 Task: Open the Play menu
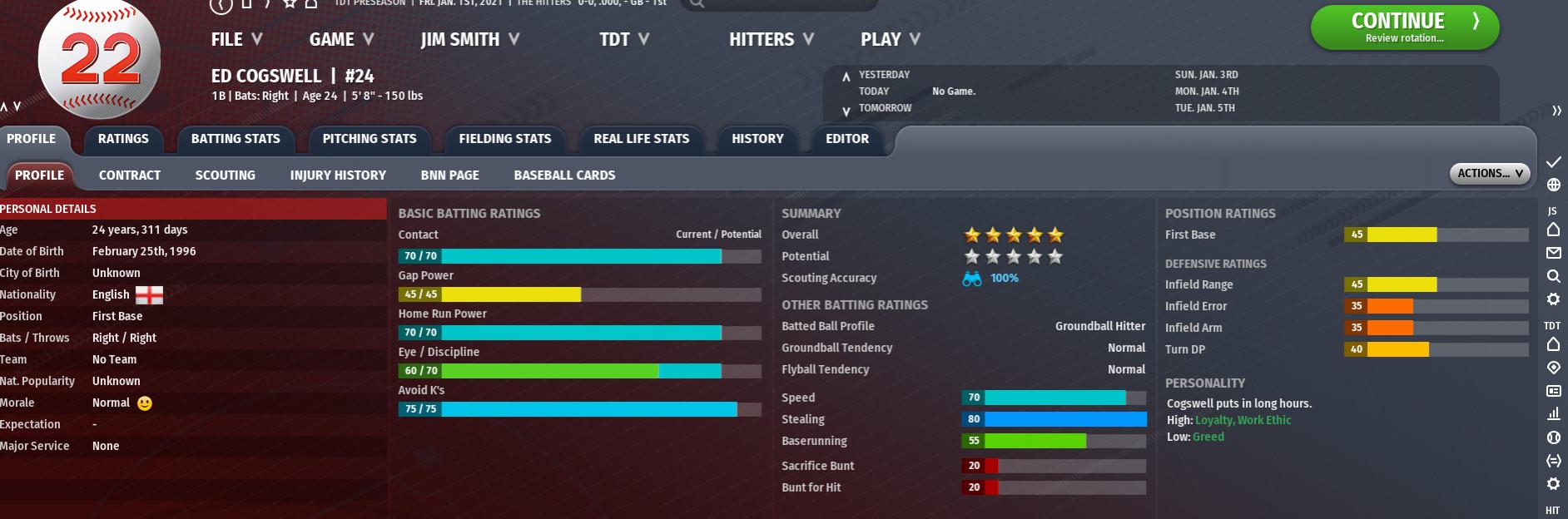pos(890,39)
